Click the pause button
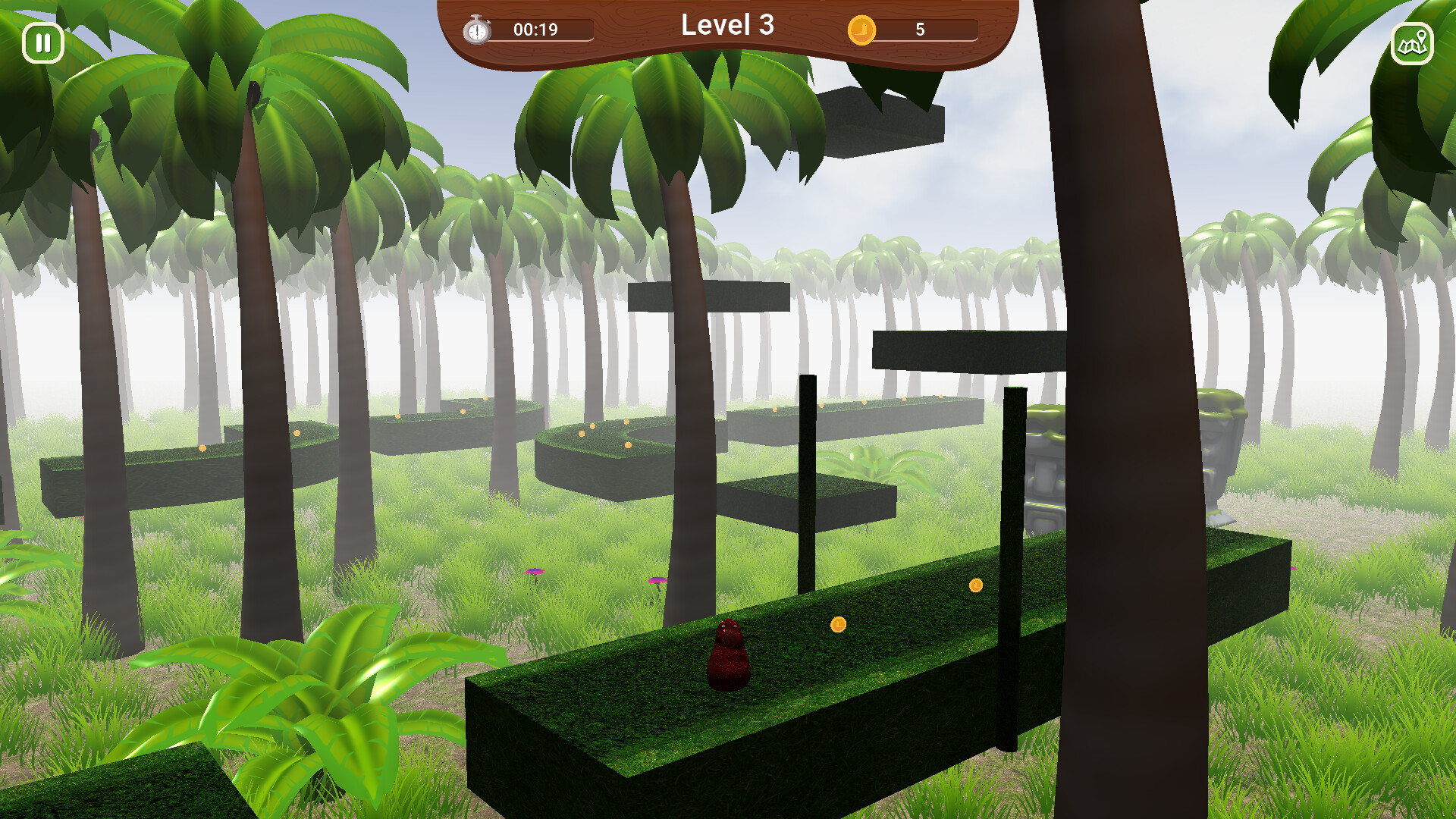 point(43,42)
